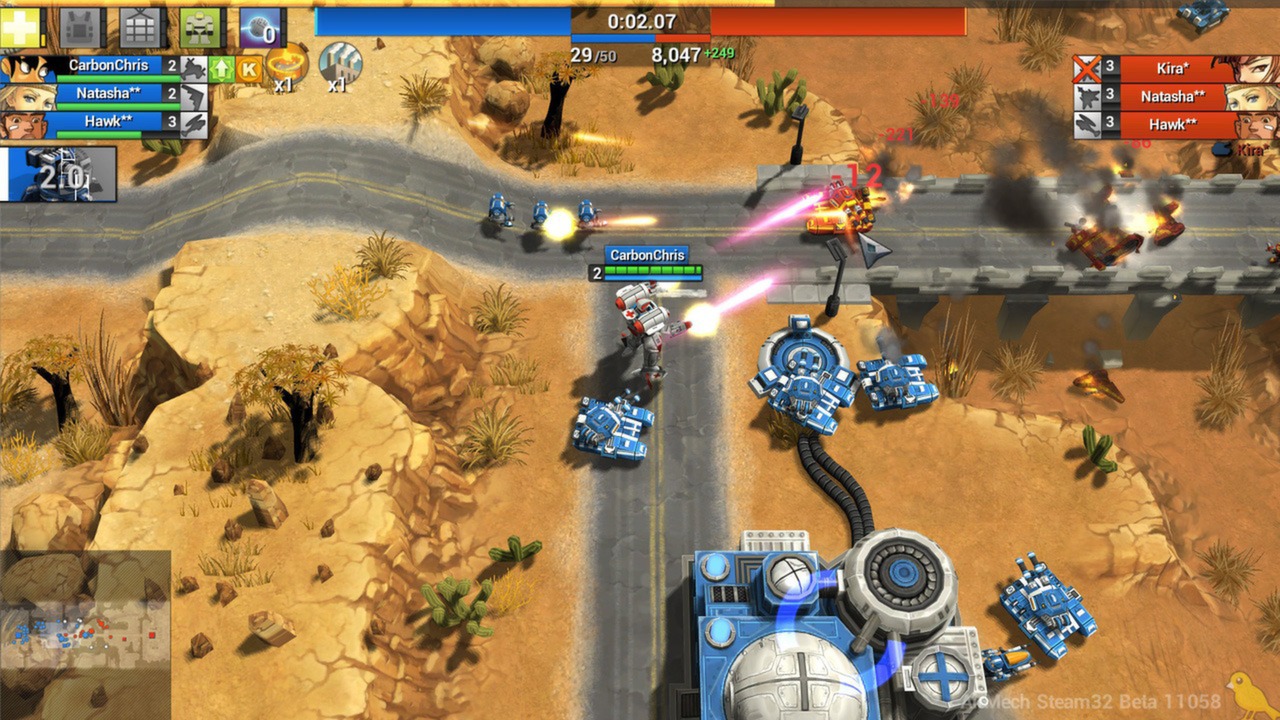
Task: Toggle Kira's crossed-out destroyed status icon
Action: [x=1087, y=67]
